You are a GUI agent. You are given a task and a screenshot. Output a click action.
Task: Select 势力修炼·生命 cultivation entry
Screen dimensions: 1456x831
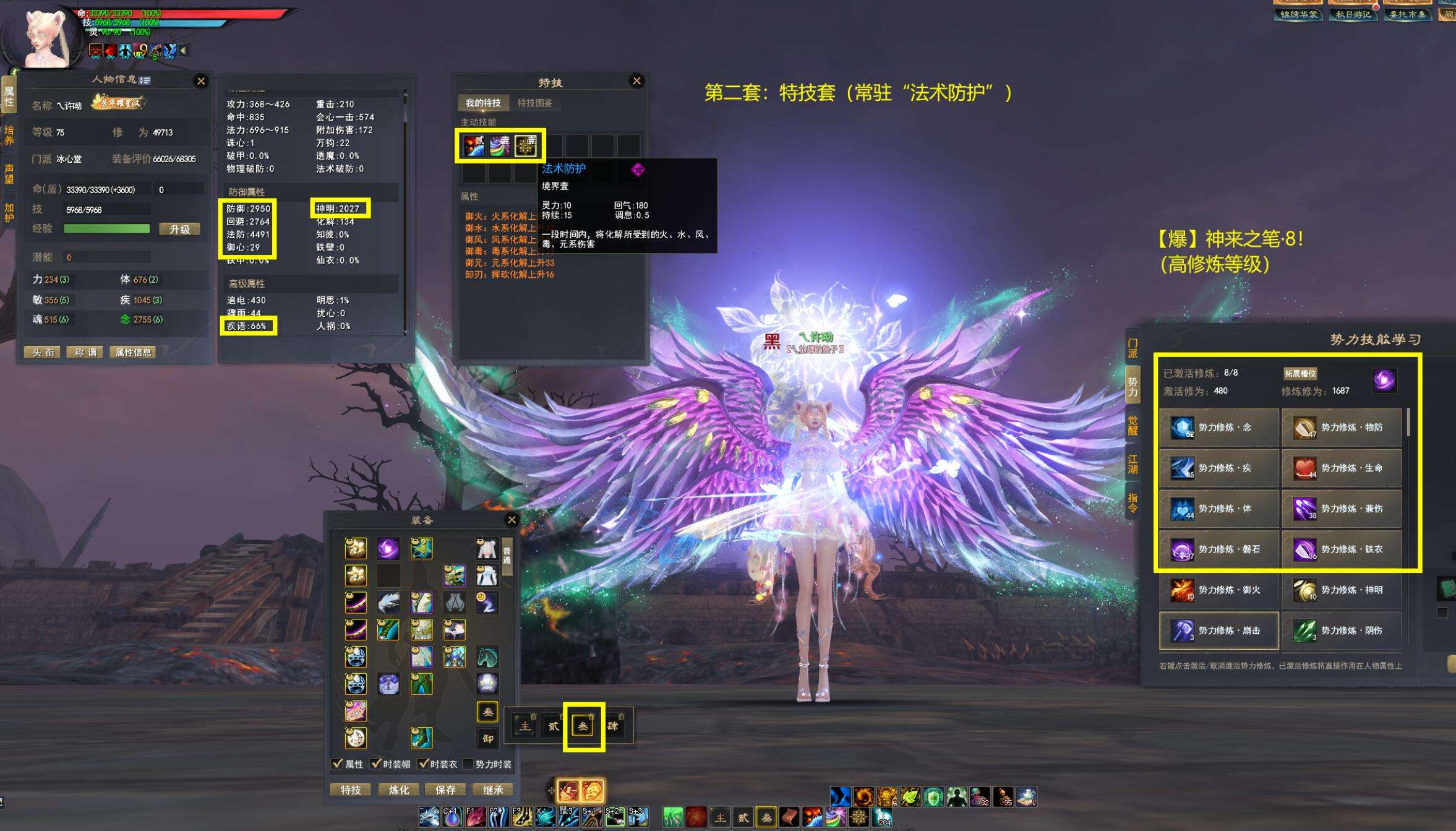click(1341, 468)
